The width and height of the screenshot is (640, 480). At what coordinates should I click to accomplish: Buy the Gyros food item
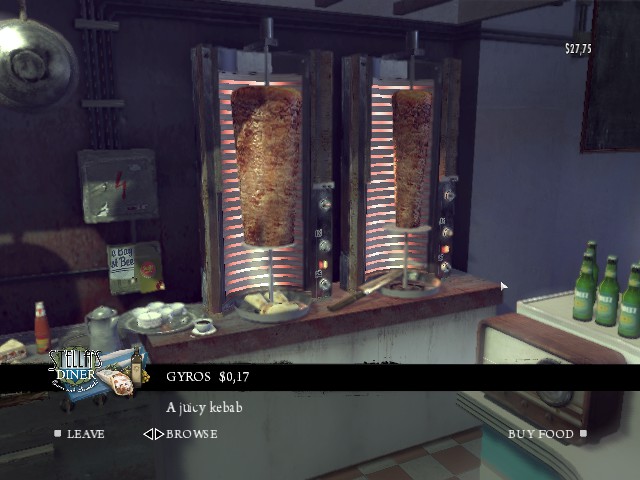pos(545,434)
